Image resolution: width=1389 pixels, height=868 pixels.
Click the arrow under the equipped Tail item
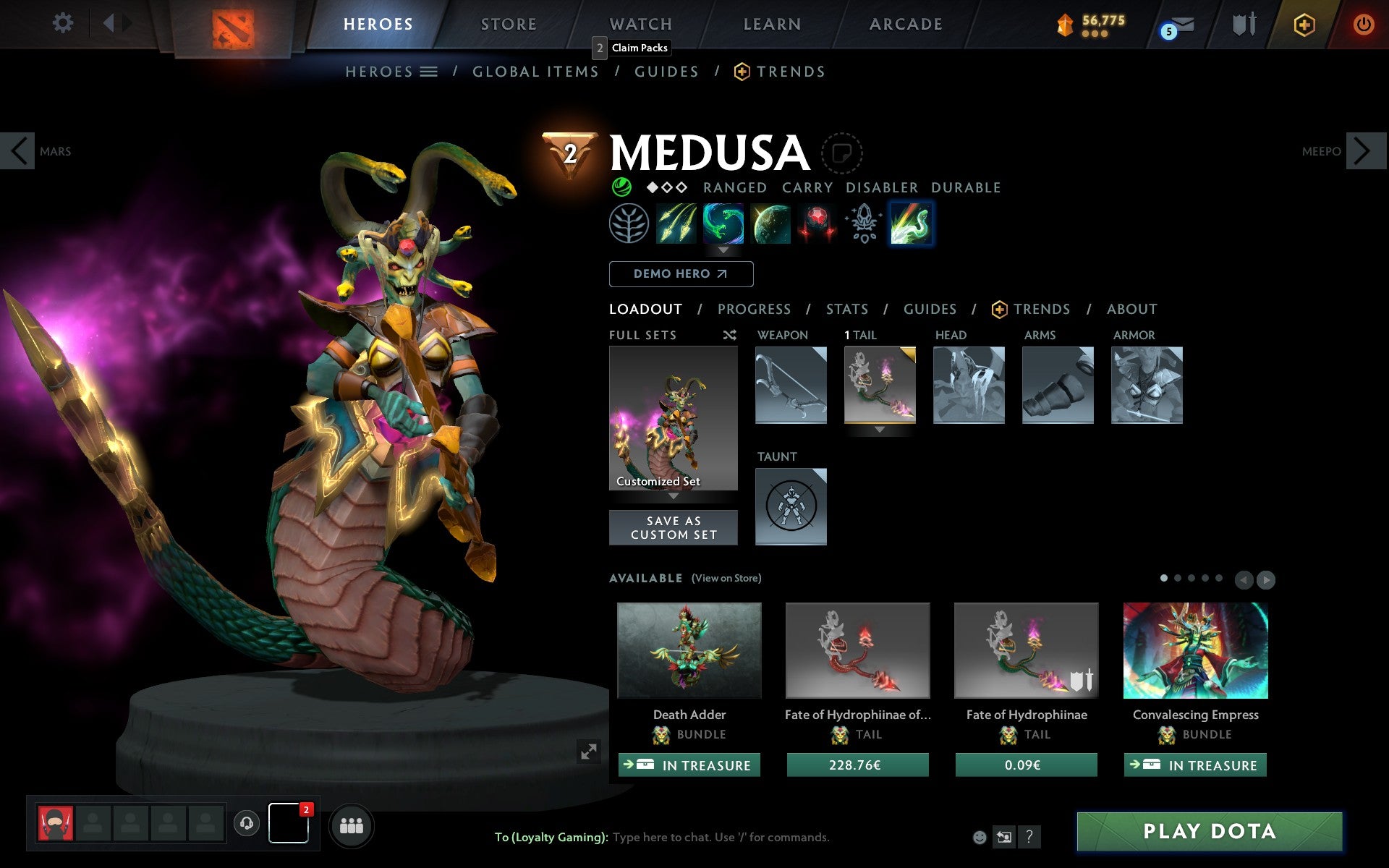880,428
